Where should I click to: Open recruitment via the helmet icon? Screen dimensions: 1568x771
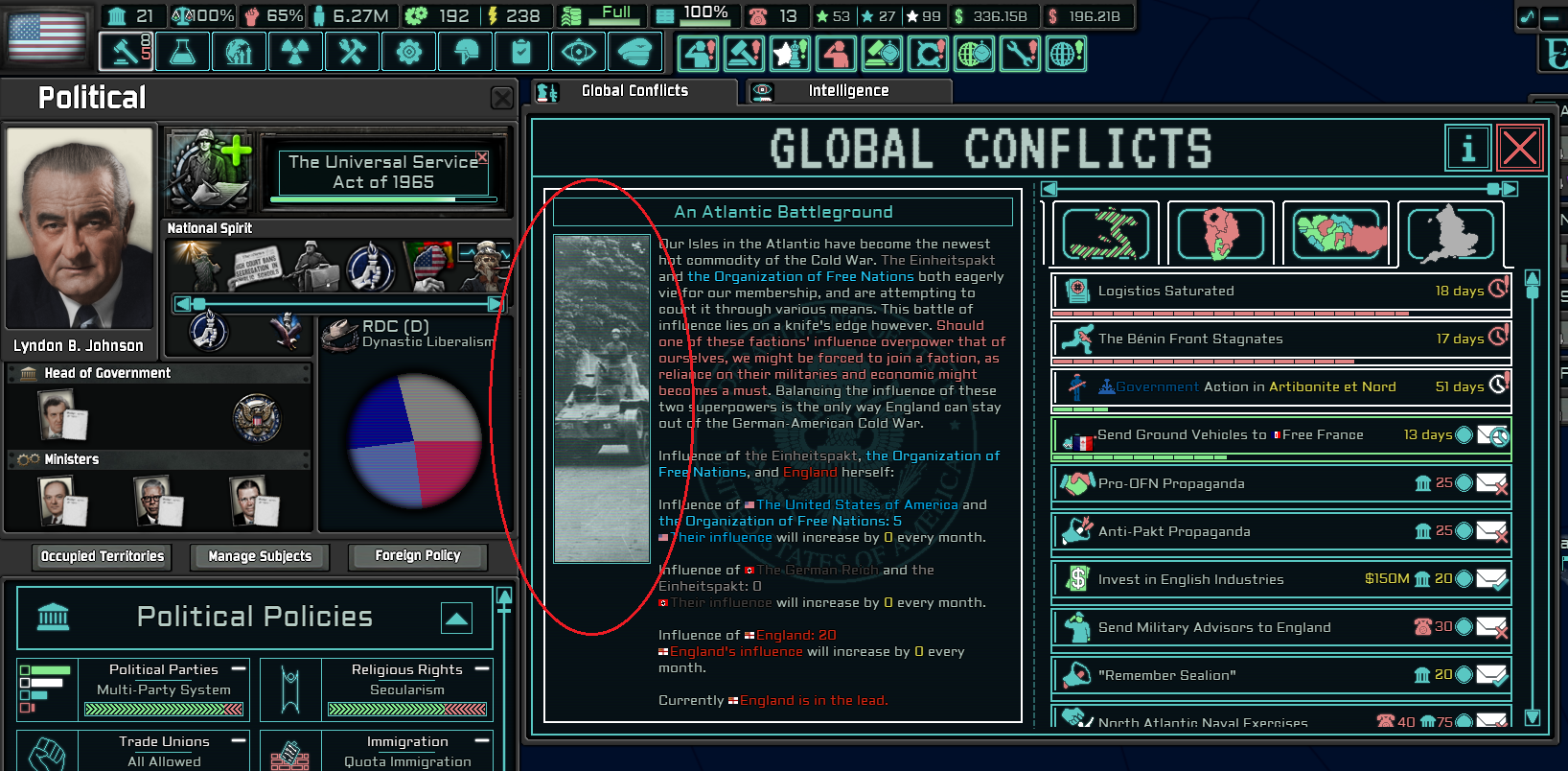[x=465, y=51]
